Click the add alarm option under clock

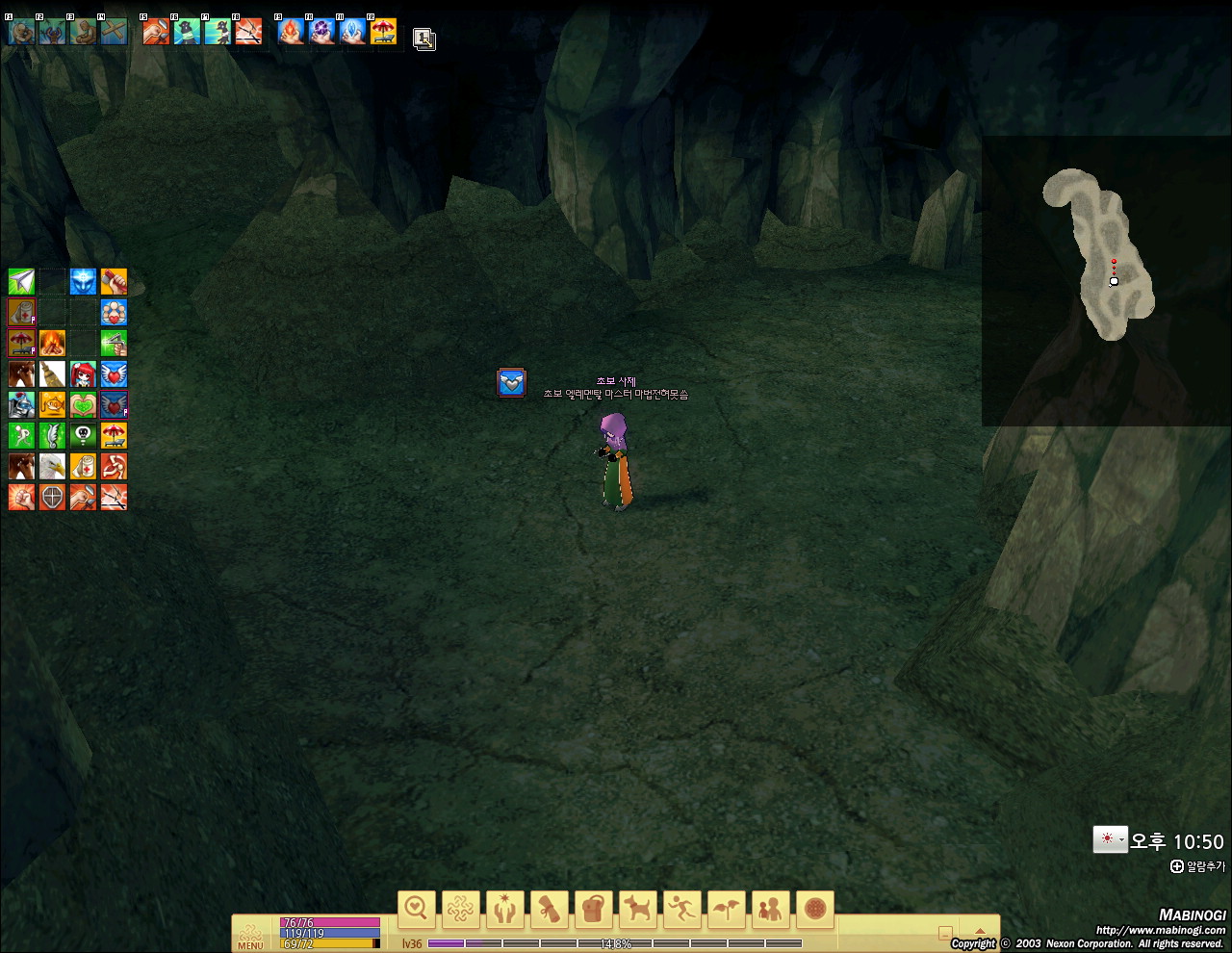click(1198, 866)
